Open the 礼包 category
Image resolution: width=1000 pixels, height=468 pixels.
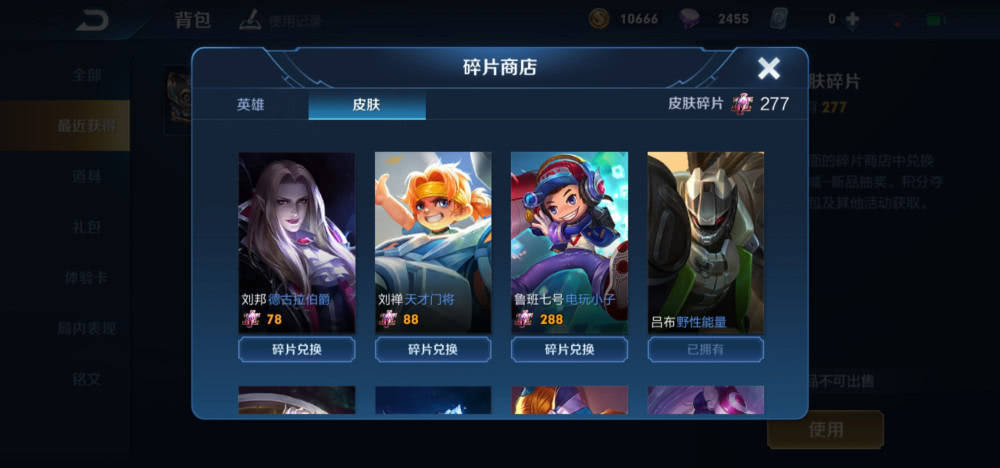pyautogui.click(x=87, y=227)
